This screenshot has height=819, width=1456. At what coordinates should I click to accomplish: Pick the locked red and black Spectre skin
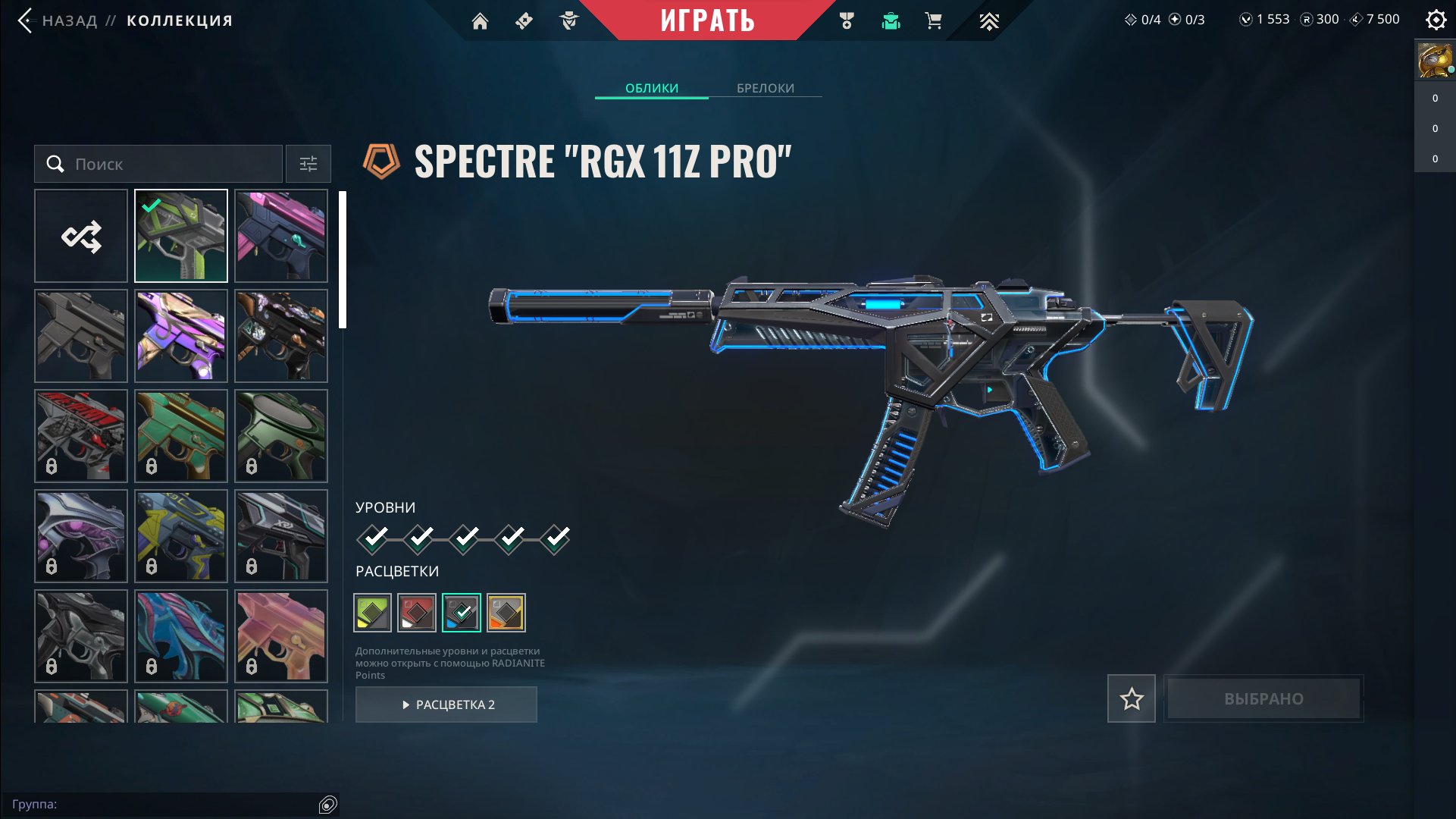pyautogui.click(x=81, y=436)
